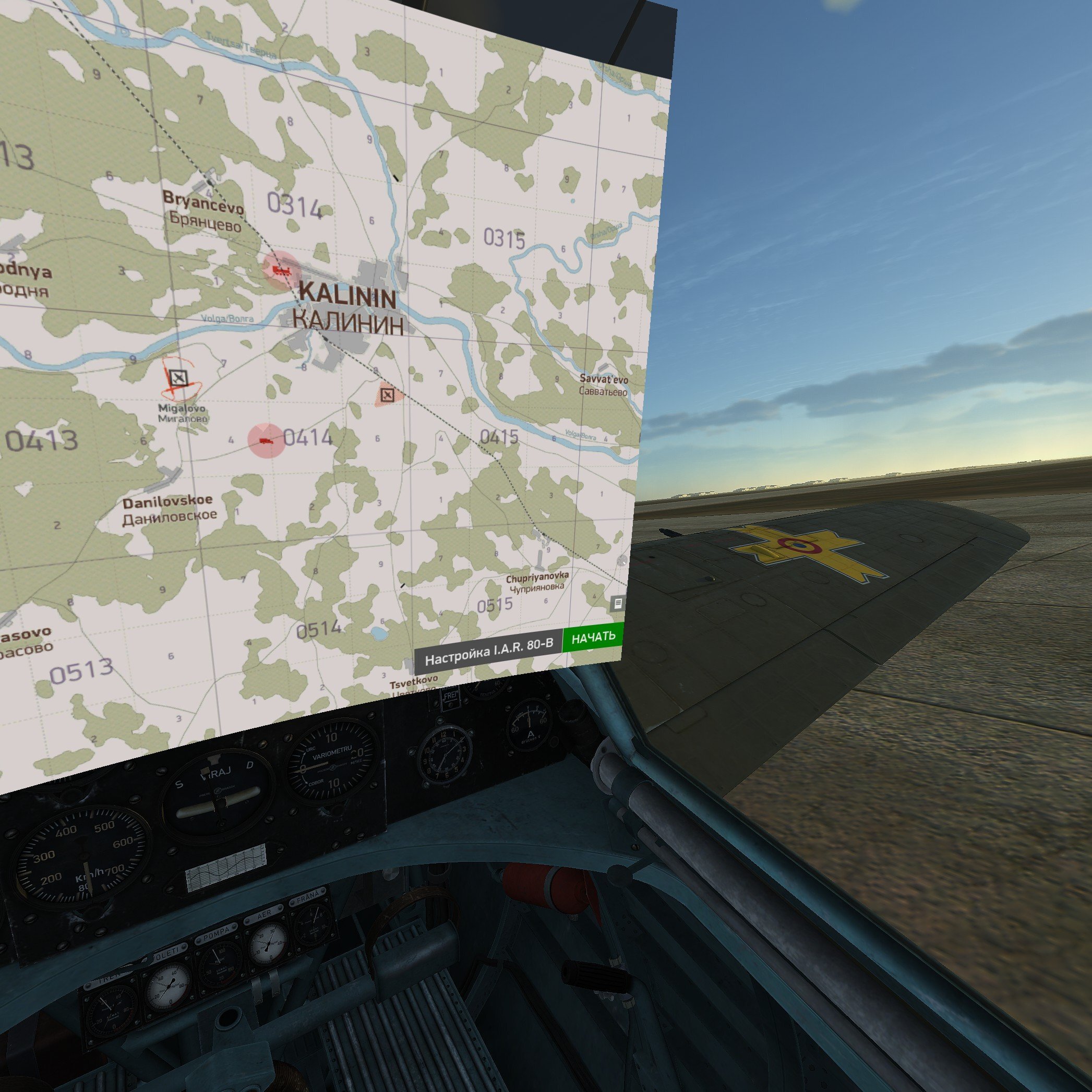Open the briefing document icon on the map

(x=618, y=603)
